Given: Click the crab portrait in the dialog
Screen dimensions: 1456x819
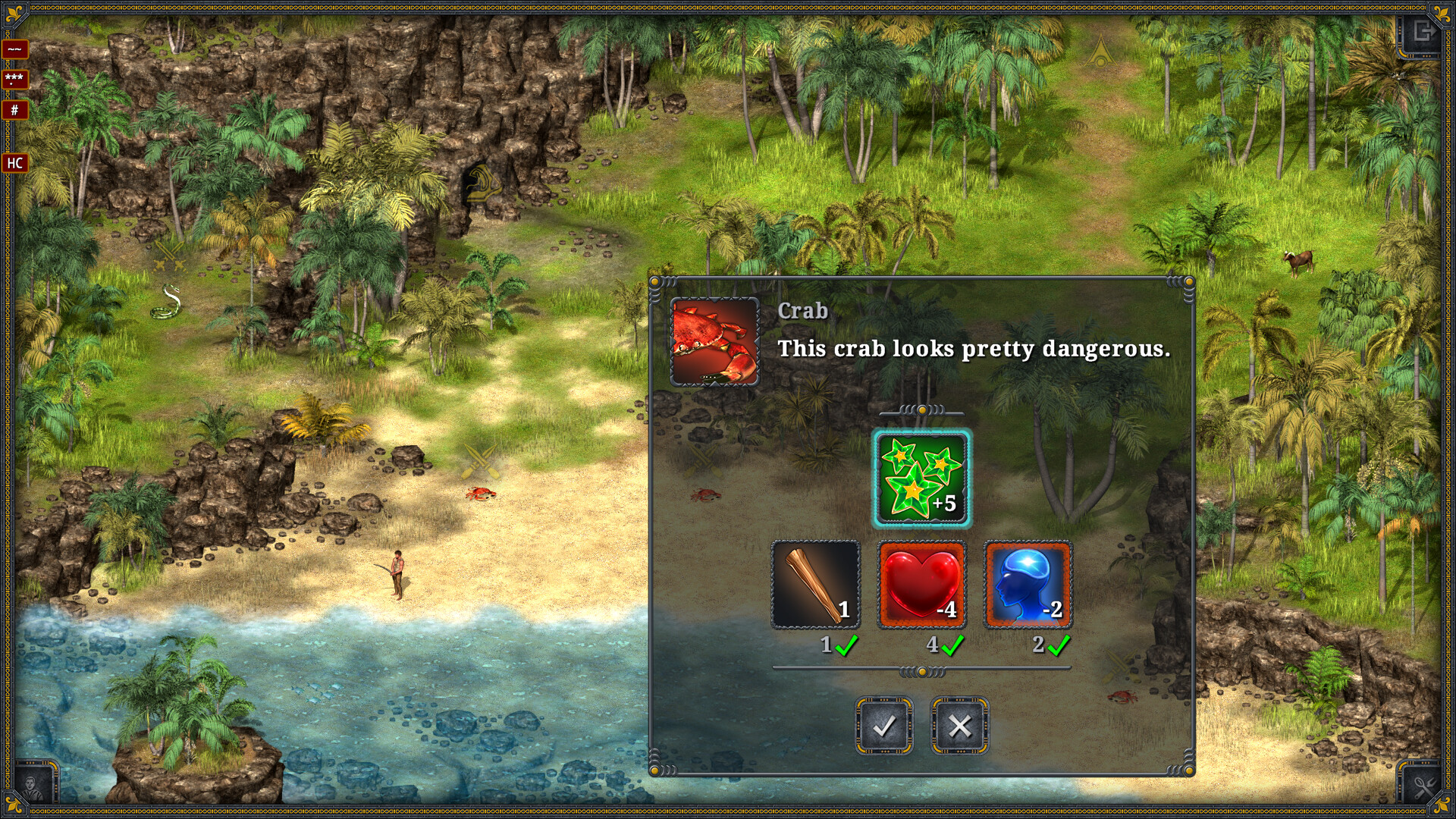Looking at the screenshot, I should [714, 341].
